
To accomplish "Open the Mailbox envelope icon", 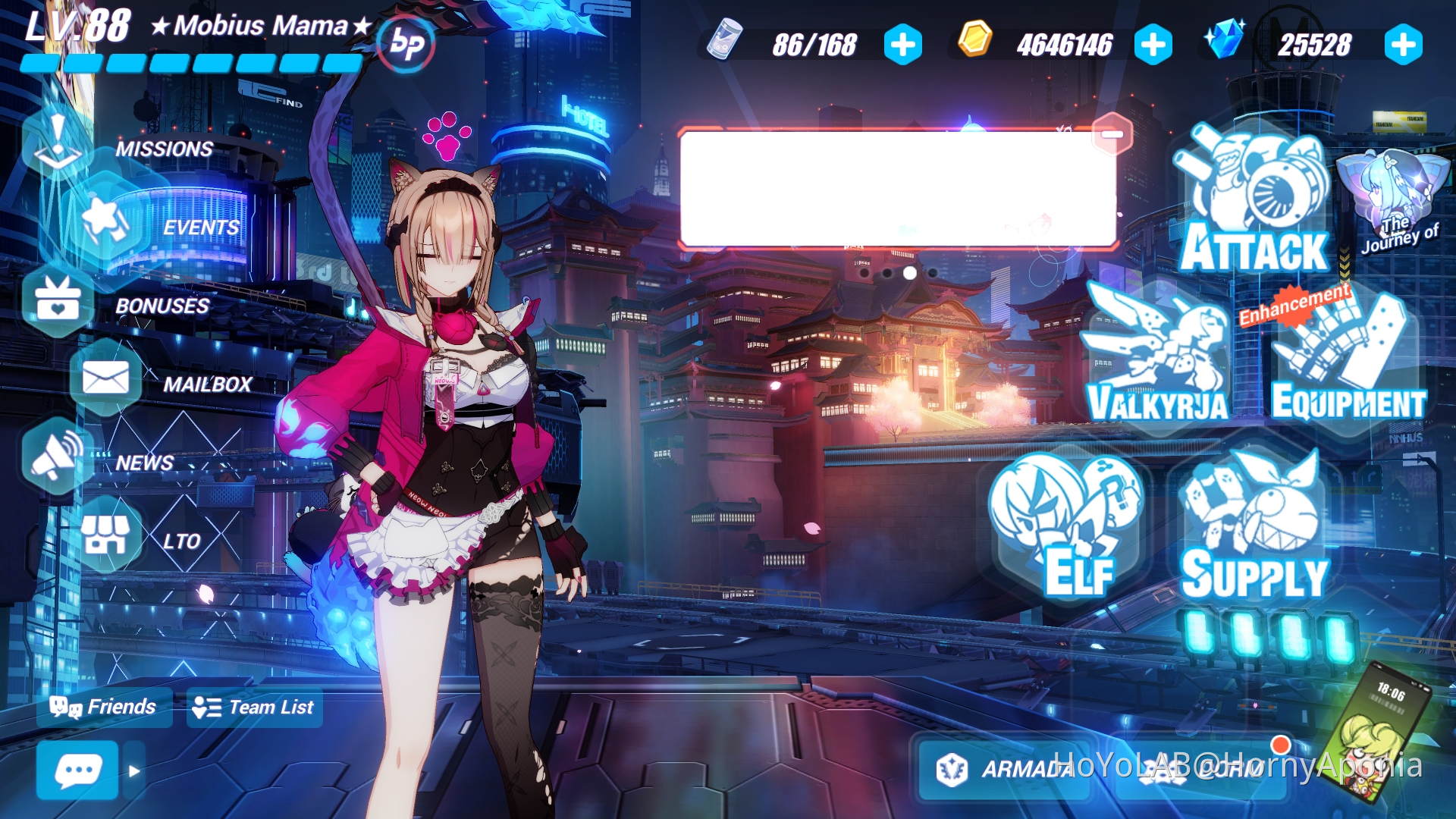I will tap(106, 378).
